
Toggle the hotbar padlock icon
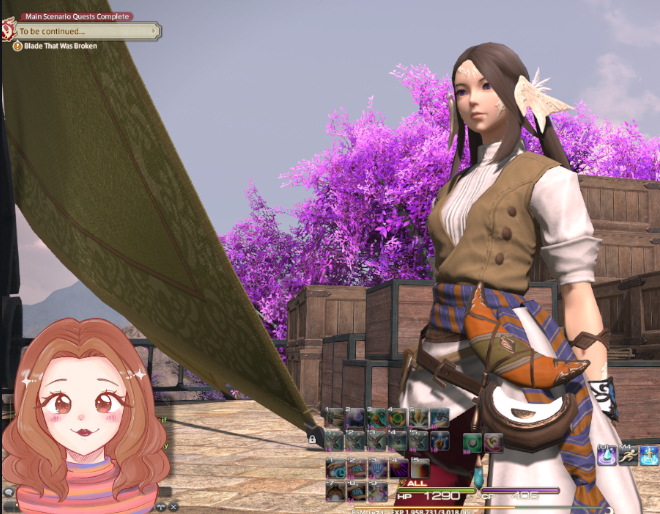pyautogui.click(x=312, y=438)
